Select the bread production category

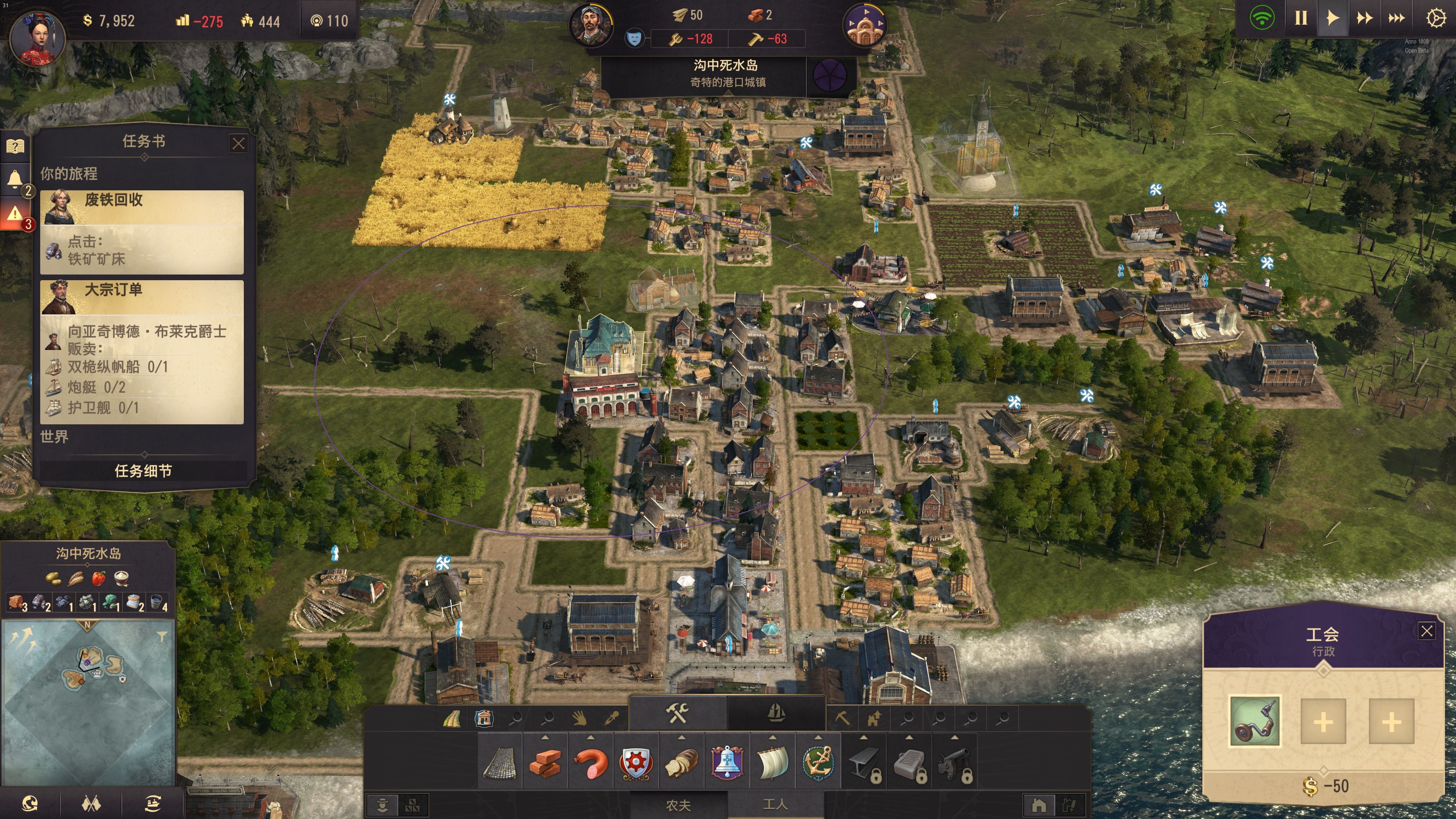[x=682, y=764]
